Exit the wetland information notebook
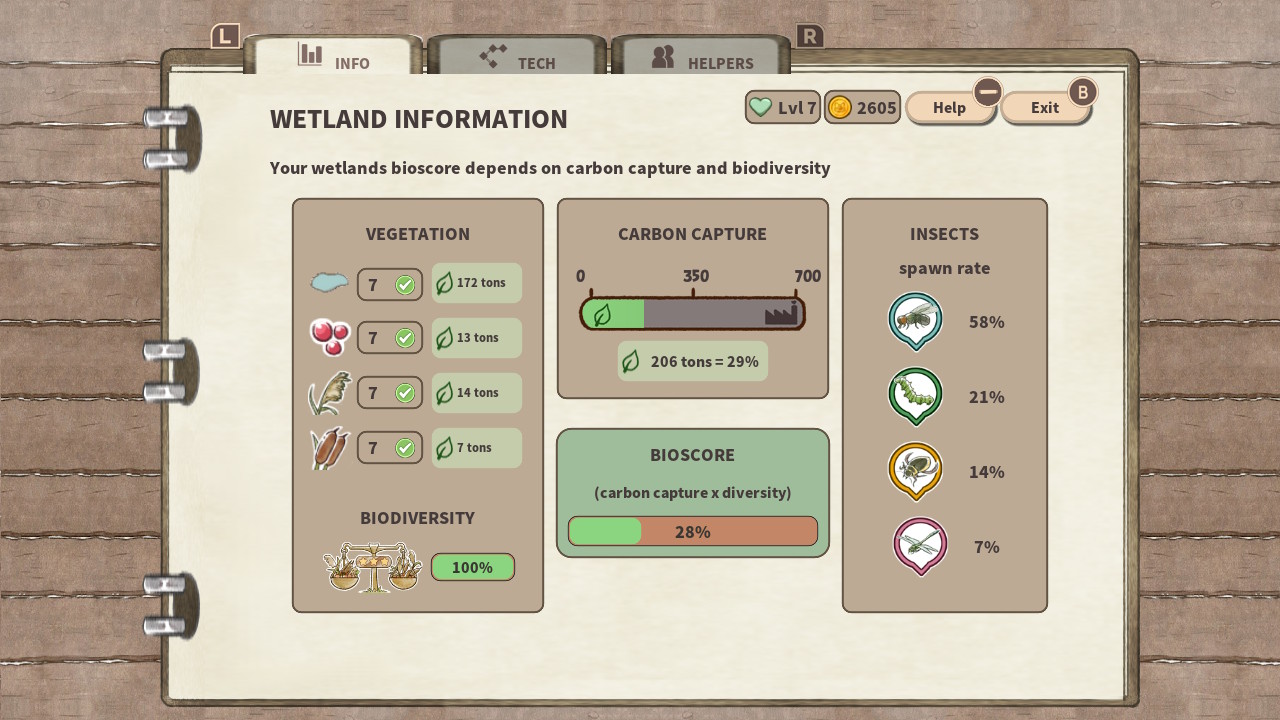1280x720 pixels. click(1045, 108)
